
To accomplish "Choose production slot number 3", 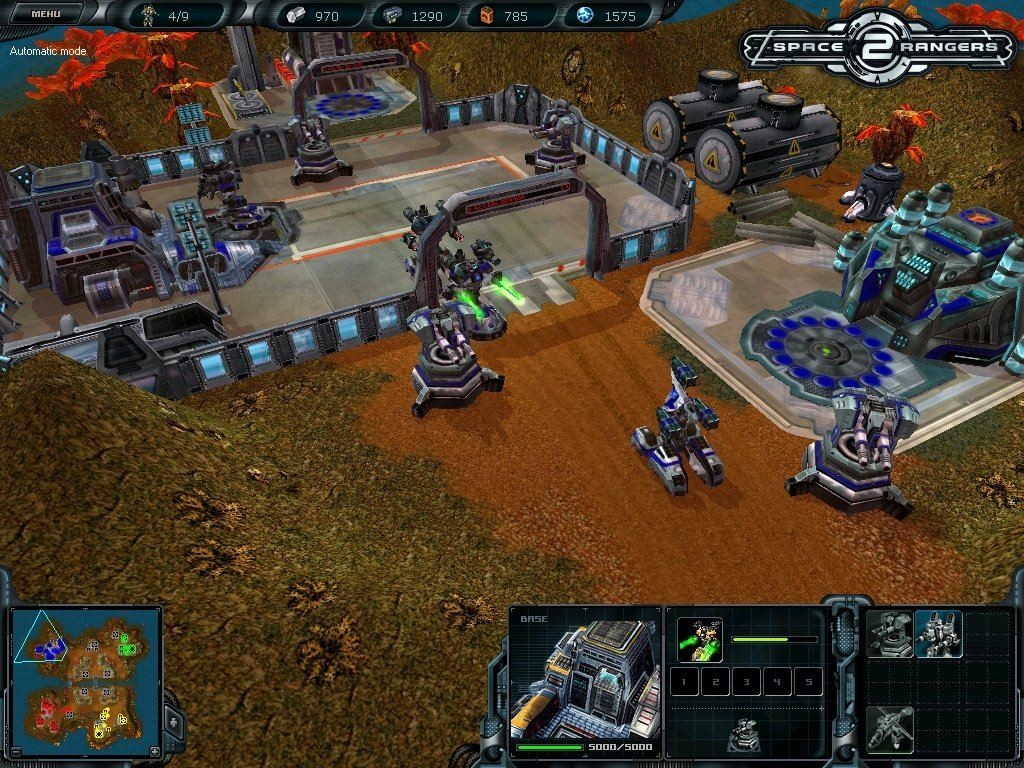I will pyautogui.click(x=745, y=683).
